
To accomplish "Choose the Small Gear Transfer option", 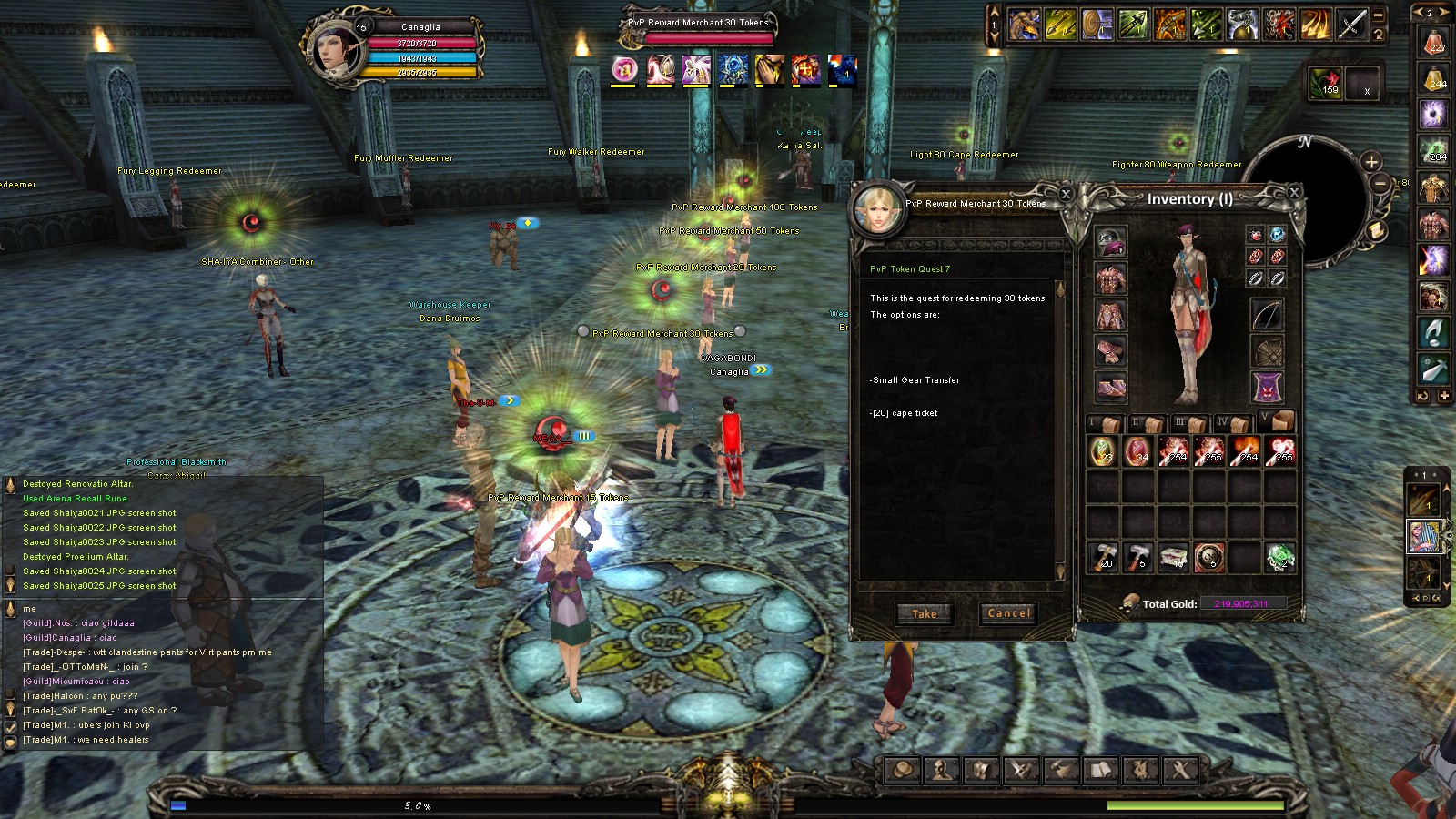I will [x=915, y=380].
